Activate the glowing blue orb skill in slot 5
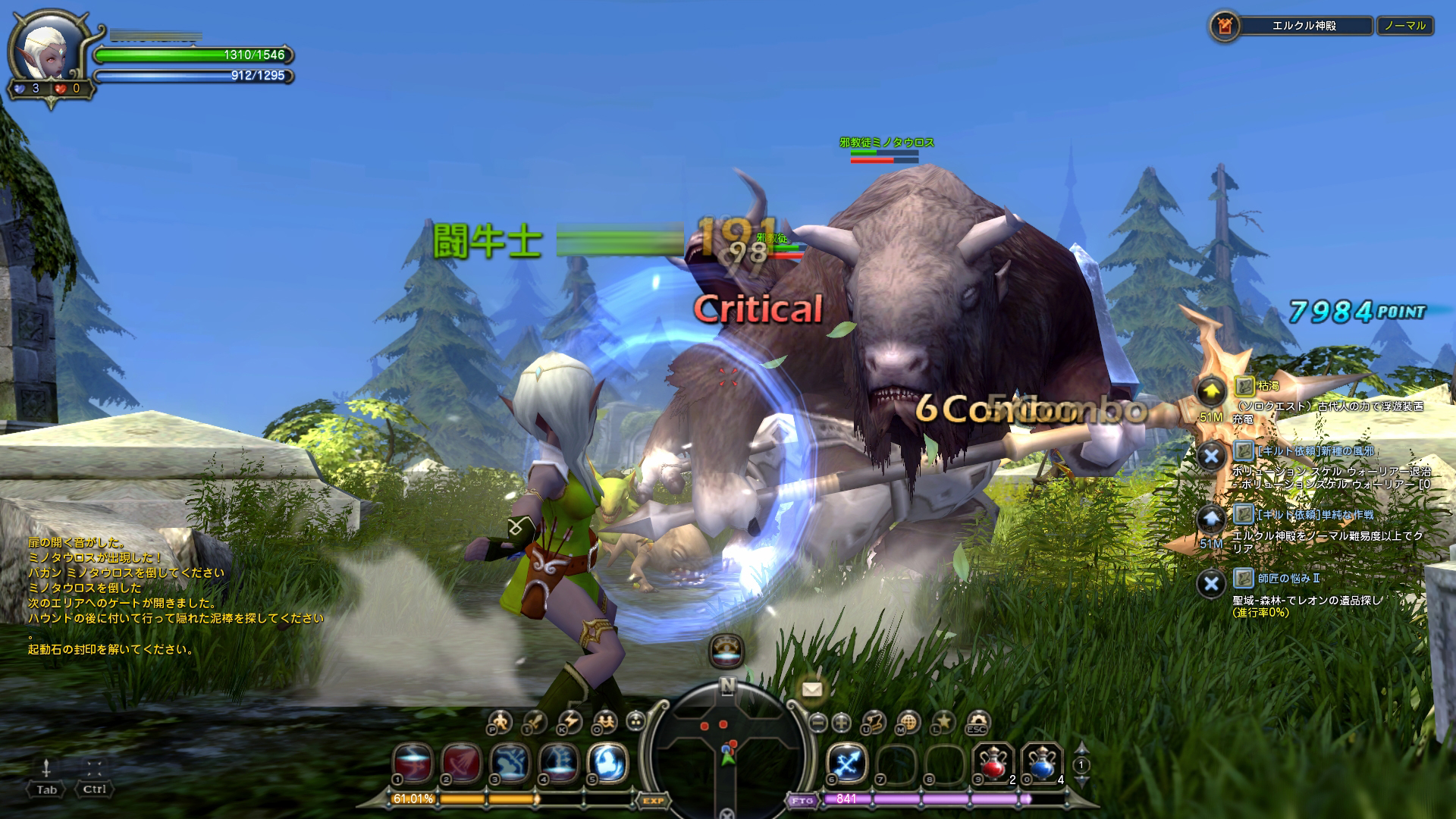Image resolution: width=1456 pixels, height=819 pixels. click(x=607, y=761)
